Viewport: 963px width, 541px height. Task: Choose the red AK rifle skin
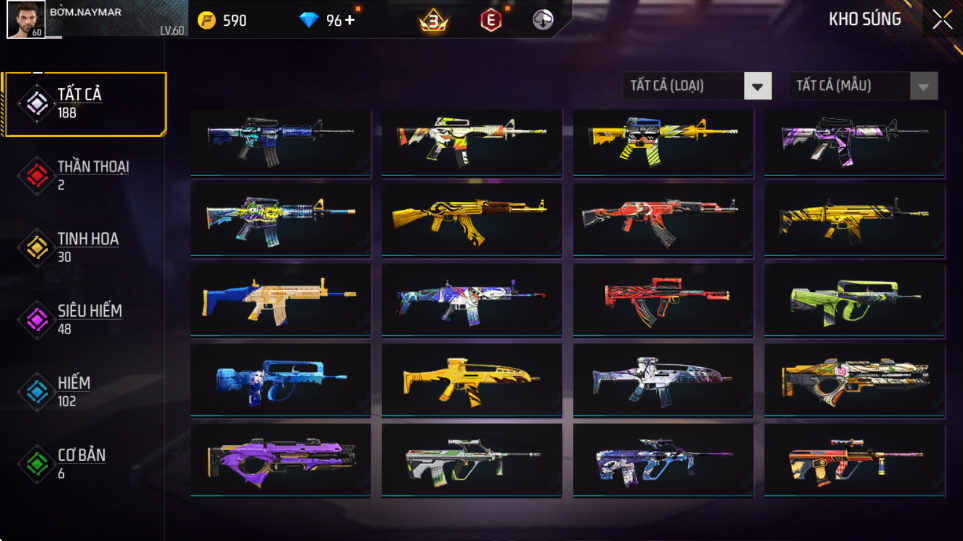tap(658, 218)
